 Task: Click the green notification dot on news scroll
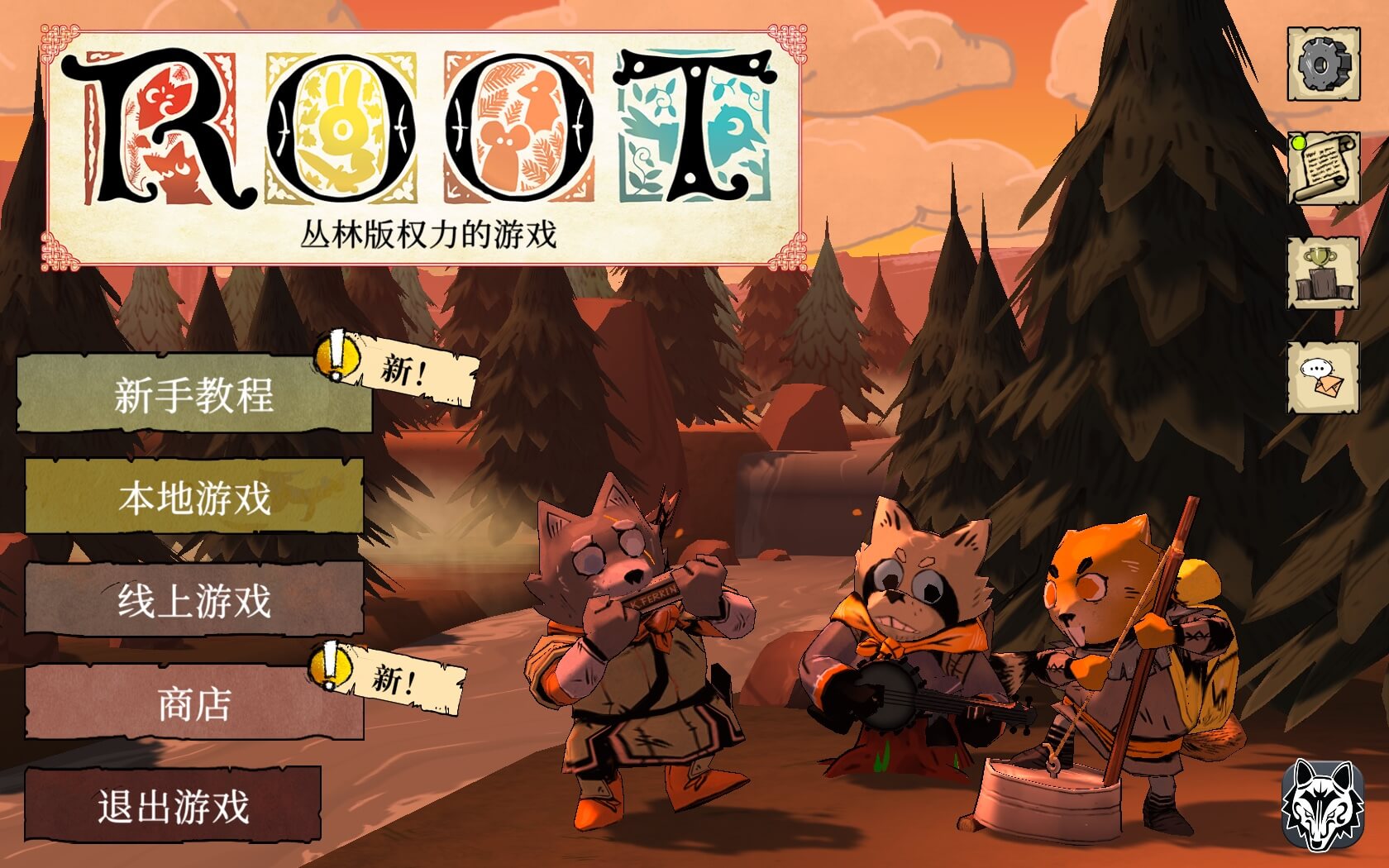(1298, 142)
